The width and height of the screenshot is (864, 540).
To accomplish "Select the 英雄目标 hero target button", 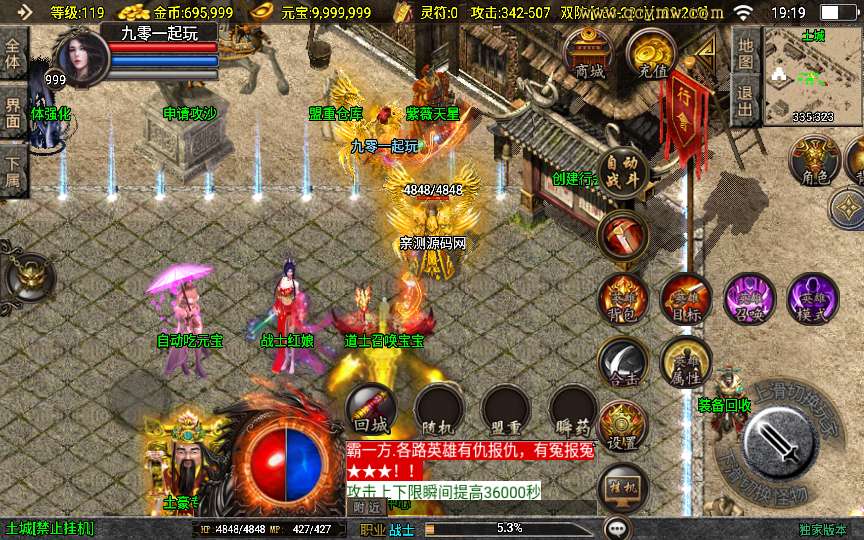I will click(685, 299).
